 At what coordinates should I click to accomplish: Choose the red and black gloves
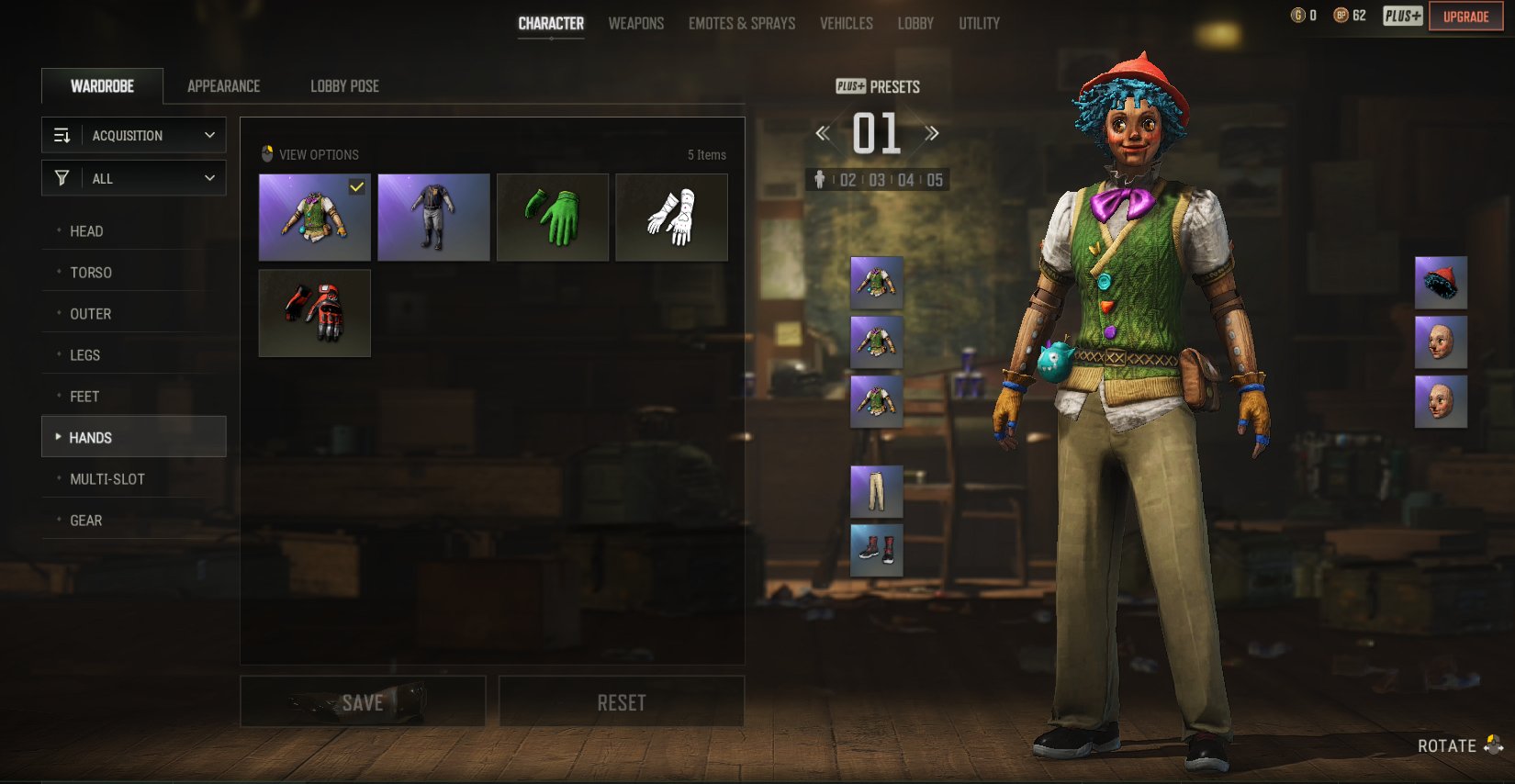click(315, 313)
